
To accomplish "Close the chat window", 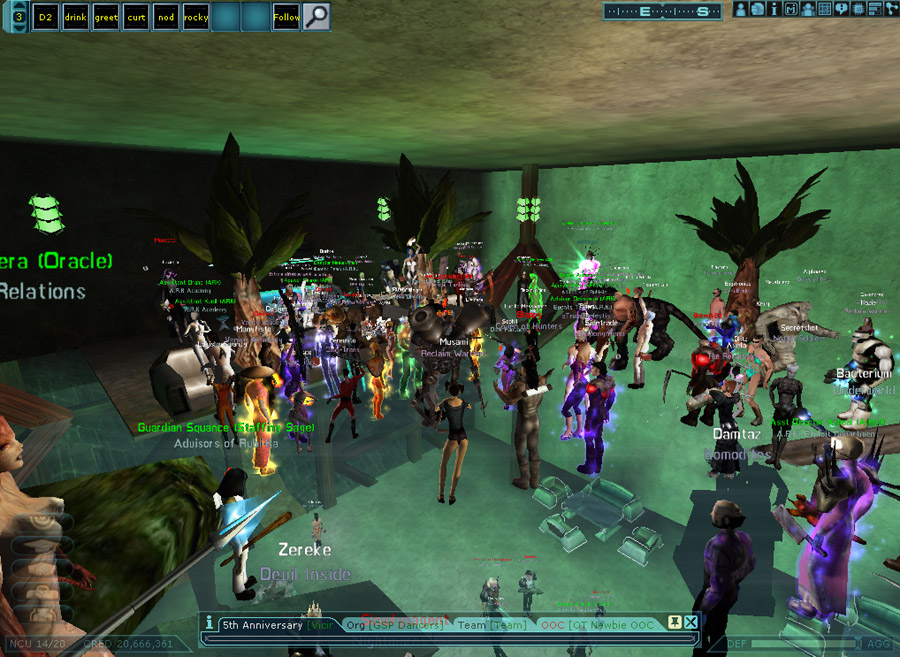I will click(x=691, y=622).
